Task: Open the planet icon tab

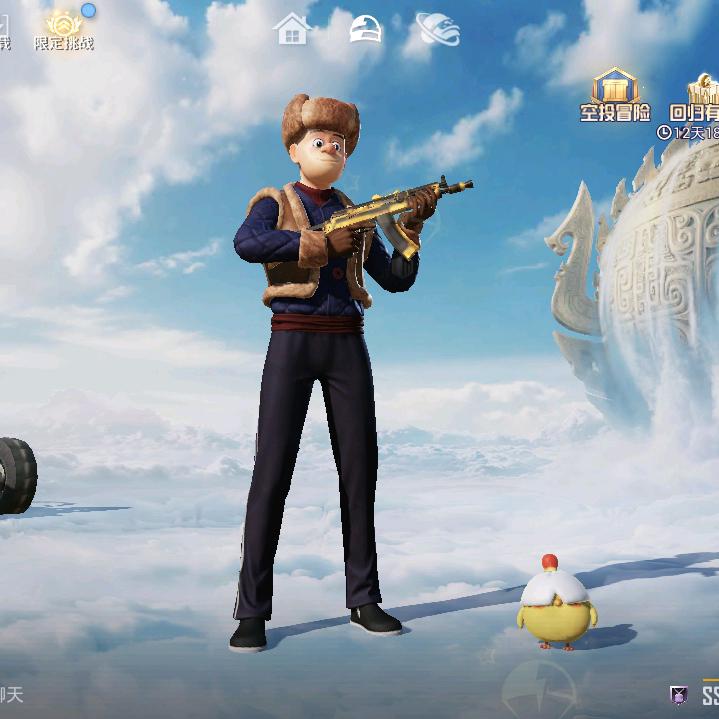Action: coord(438,29)
